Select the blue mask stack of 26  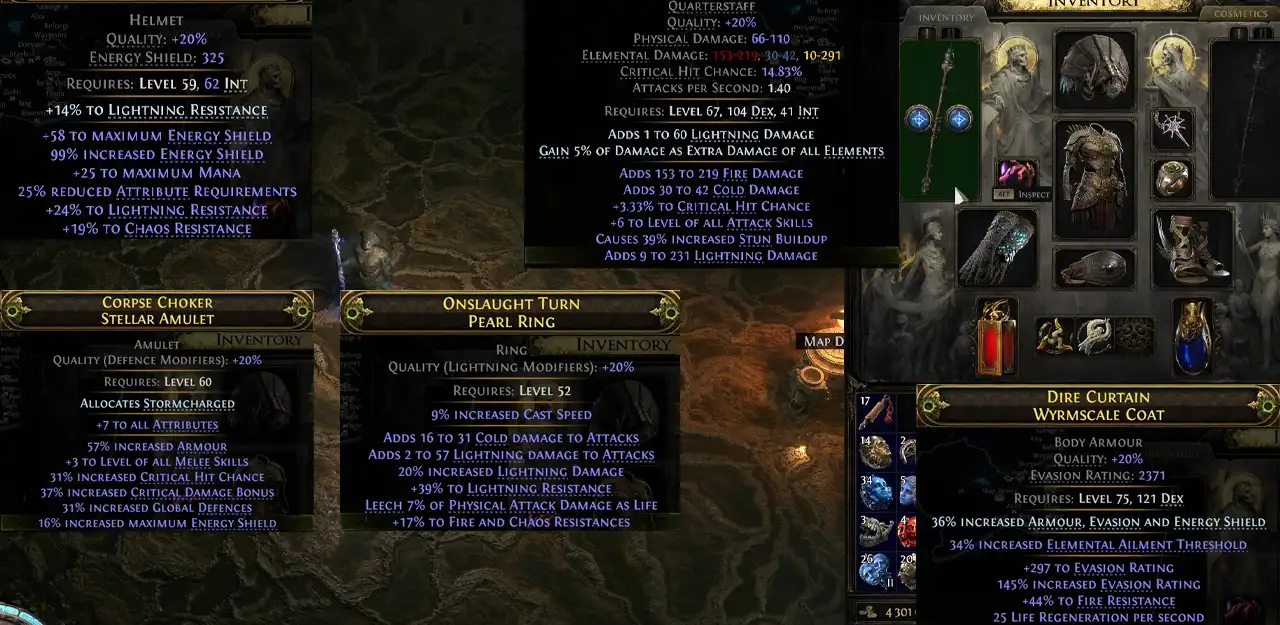pyautogui.click(x=874, y=570)
